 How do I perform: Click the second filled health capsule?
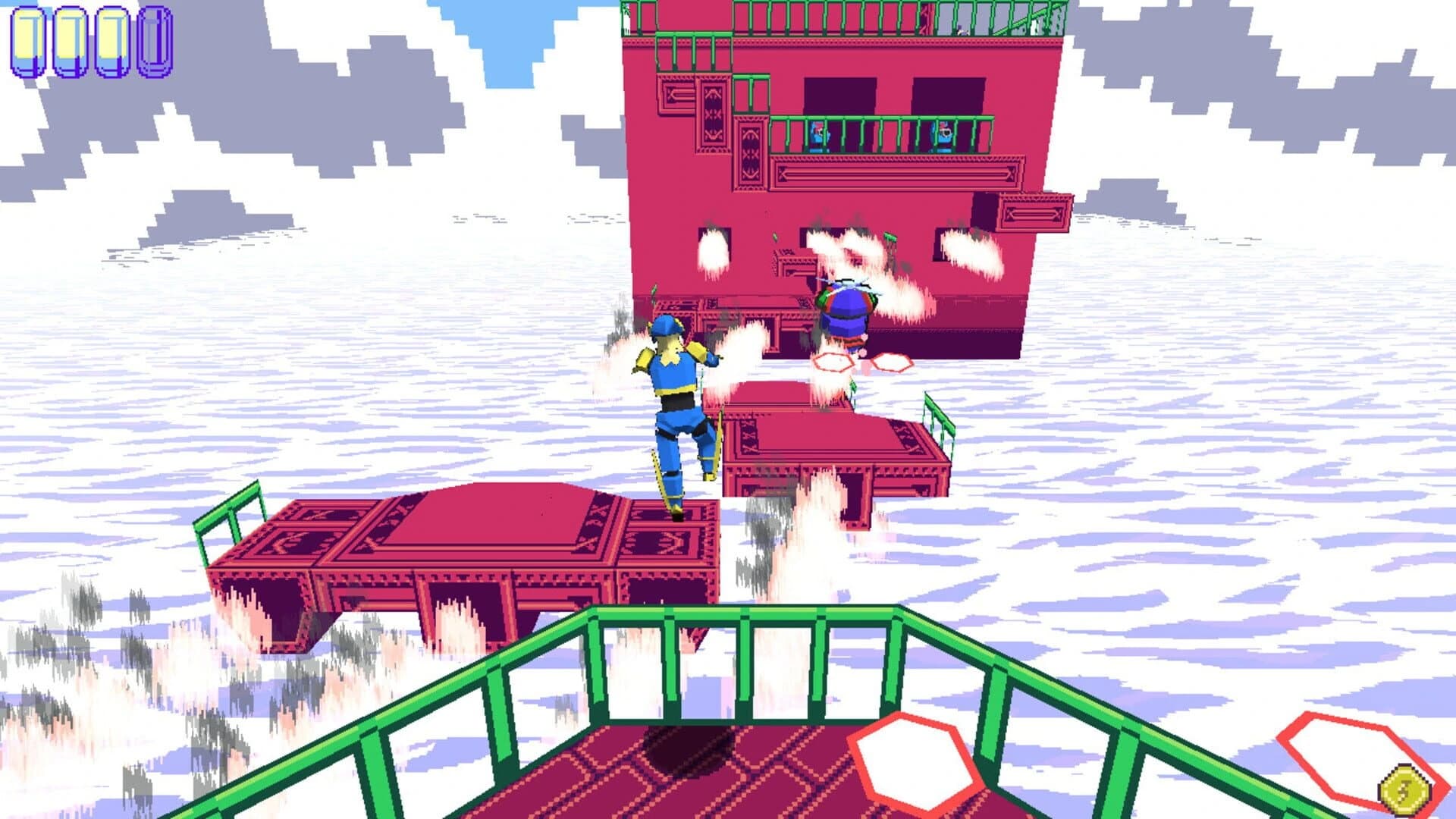[x=72, y=42]
